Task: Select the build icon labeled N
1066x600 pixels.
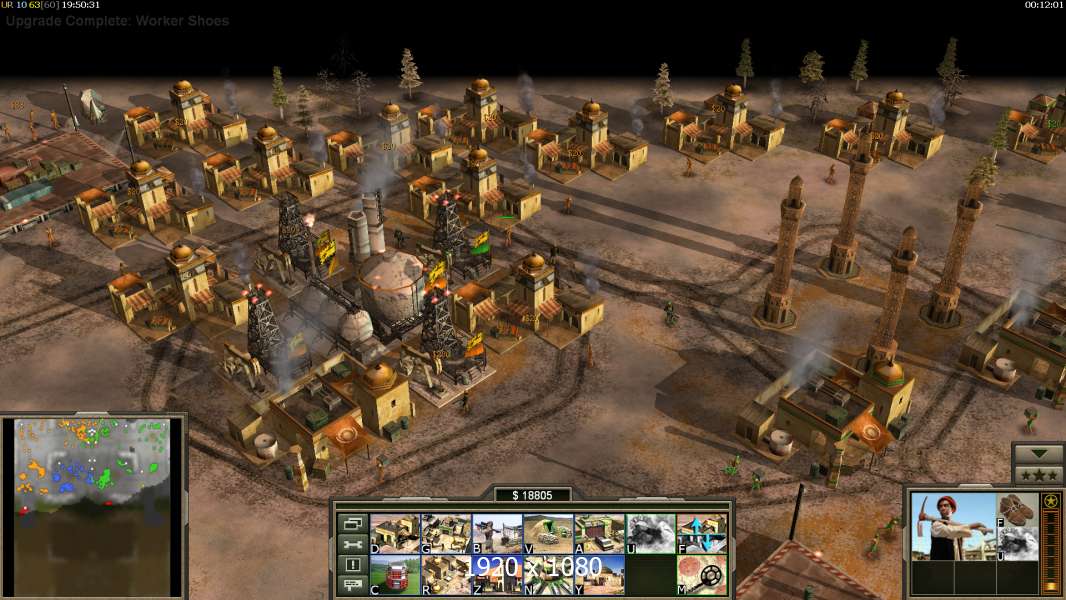Action: 548,575
